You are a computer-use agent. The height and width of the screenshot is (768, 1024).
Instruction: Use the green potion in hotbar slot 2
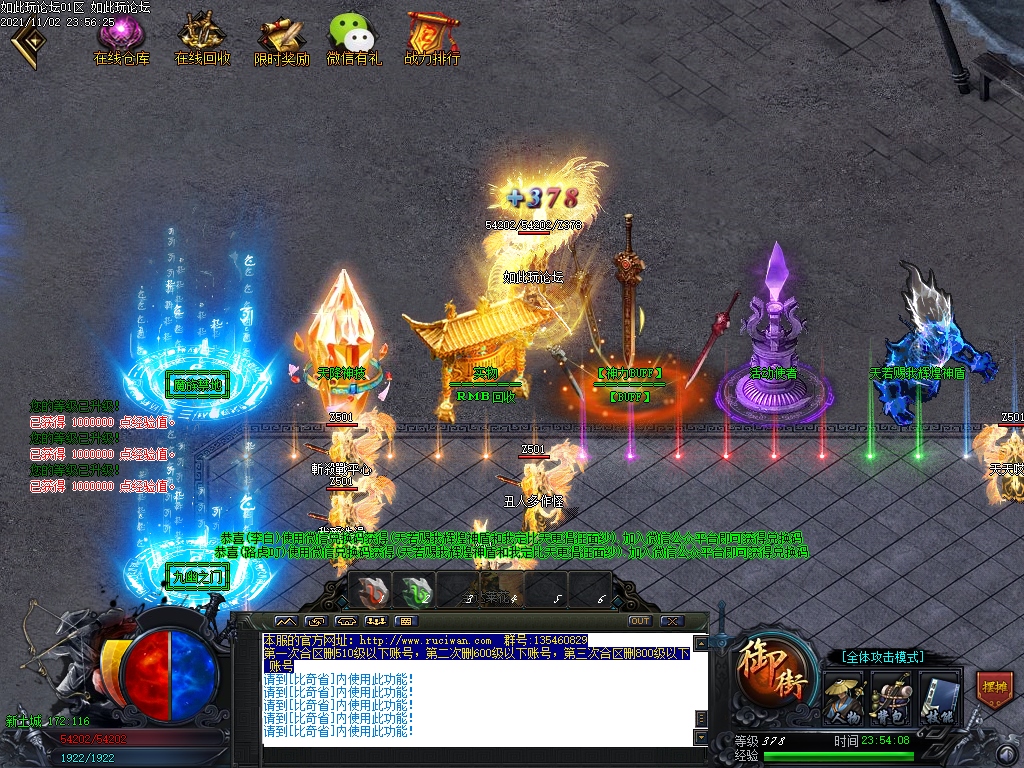pos(416,591)
